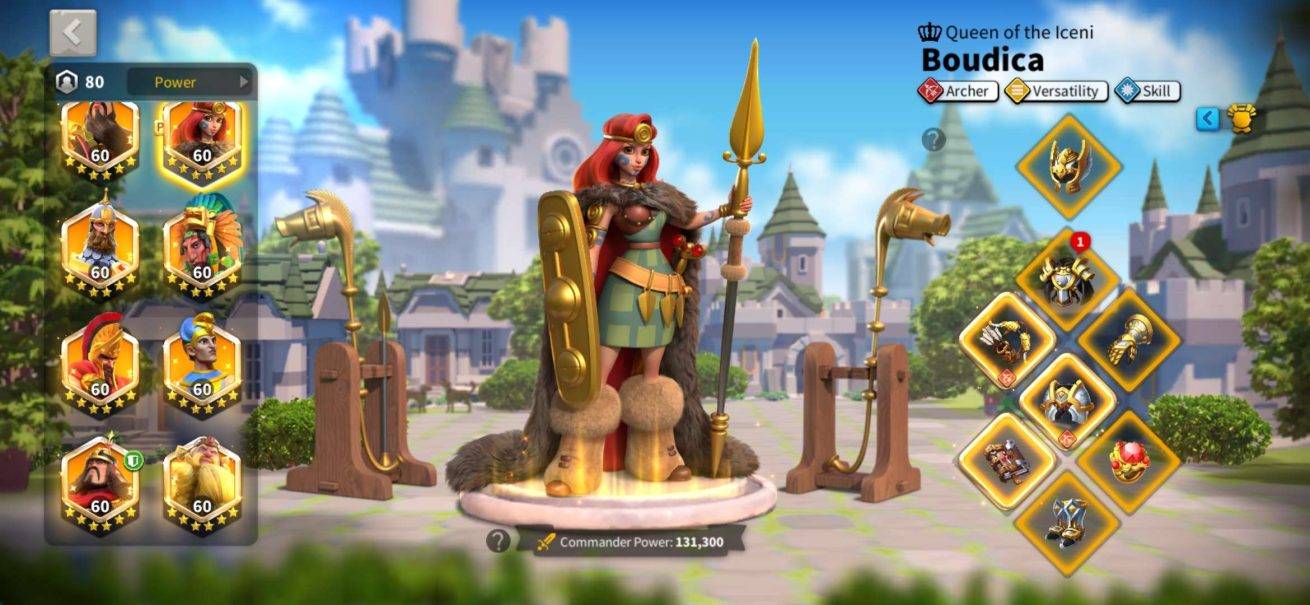The width and height of the screenshot is (1310, 605).
Task: Go back with the arrow button
Action: (73, 33)
